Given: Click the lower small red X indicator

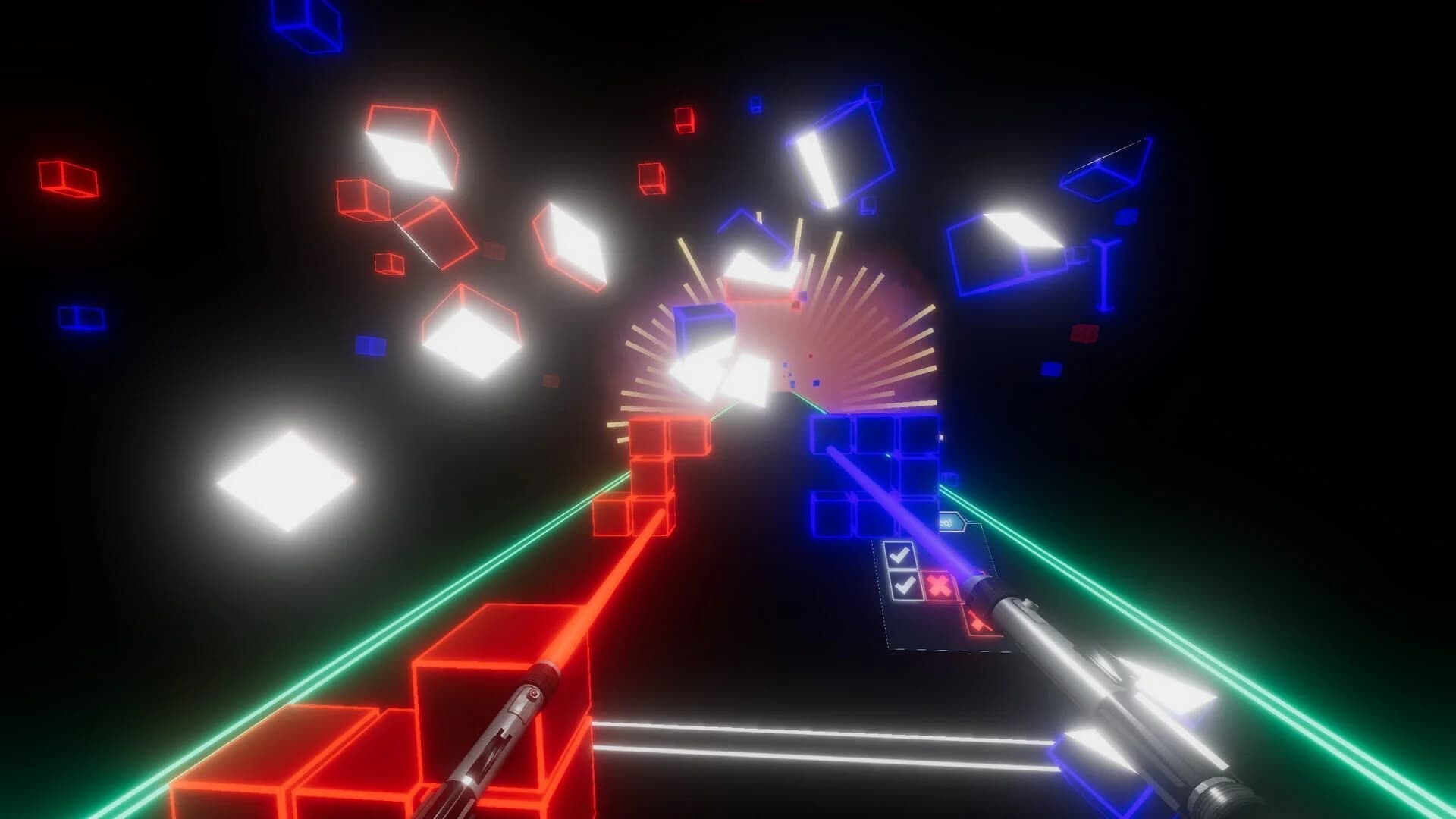Looking at the screenshot, I should point(977,622).
